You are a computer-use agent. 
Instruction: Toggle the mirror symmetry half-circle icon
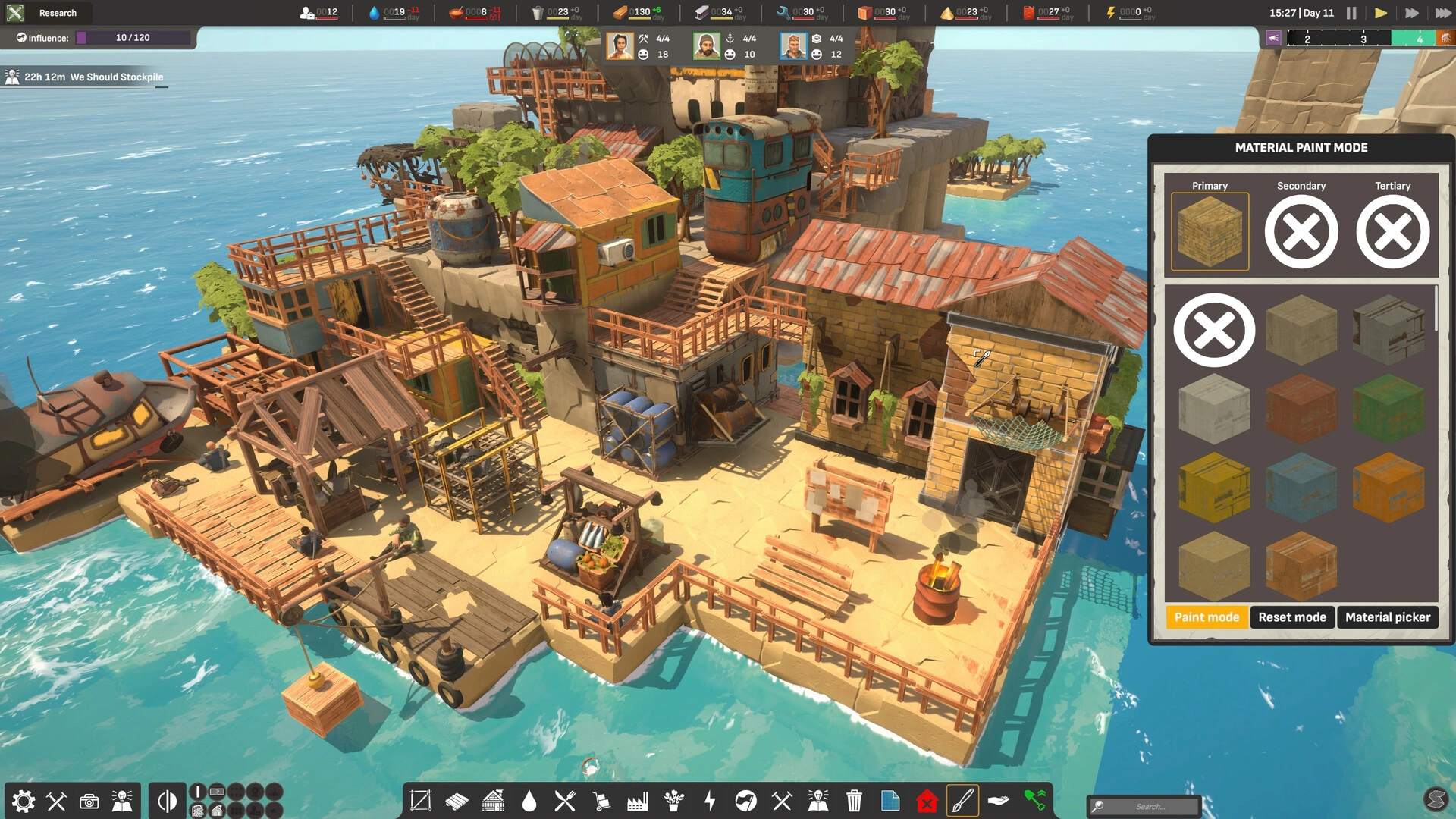[166, 800]
